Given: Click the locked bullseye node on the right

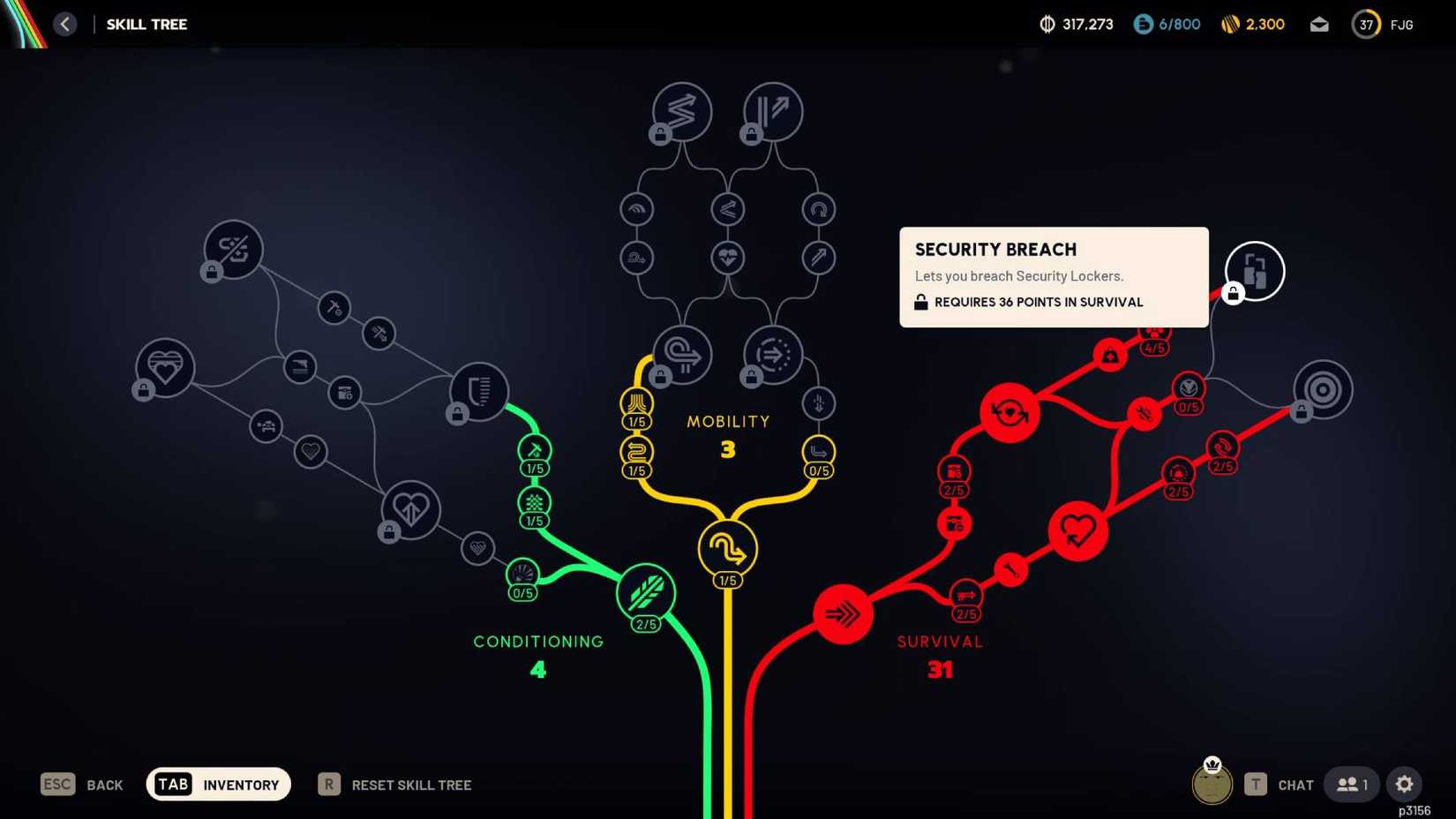Looking at the screenshot, I should point(1321,389).
